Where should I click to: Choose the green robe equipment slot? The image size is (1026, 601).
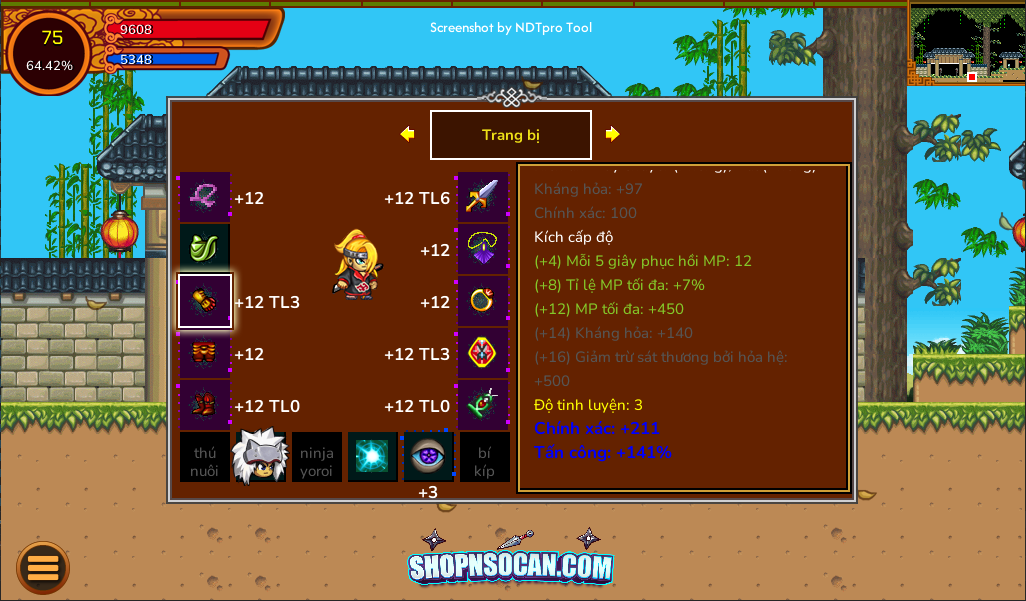pos(205,249)
